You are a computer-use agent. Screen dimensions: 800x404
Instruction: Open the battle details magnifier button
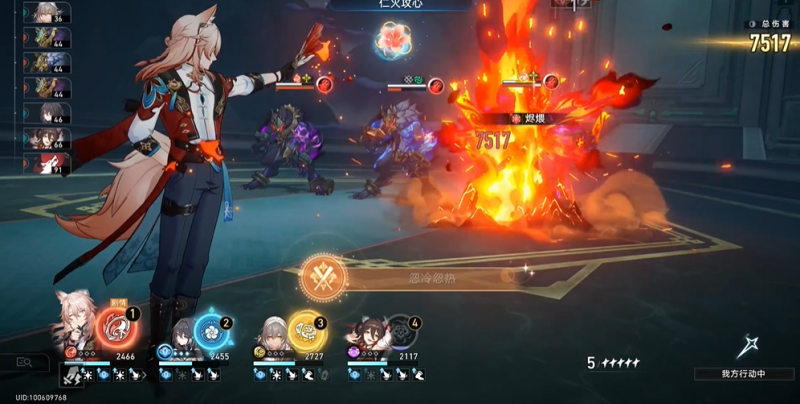(x=22, y=363)
